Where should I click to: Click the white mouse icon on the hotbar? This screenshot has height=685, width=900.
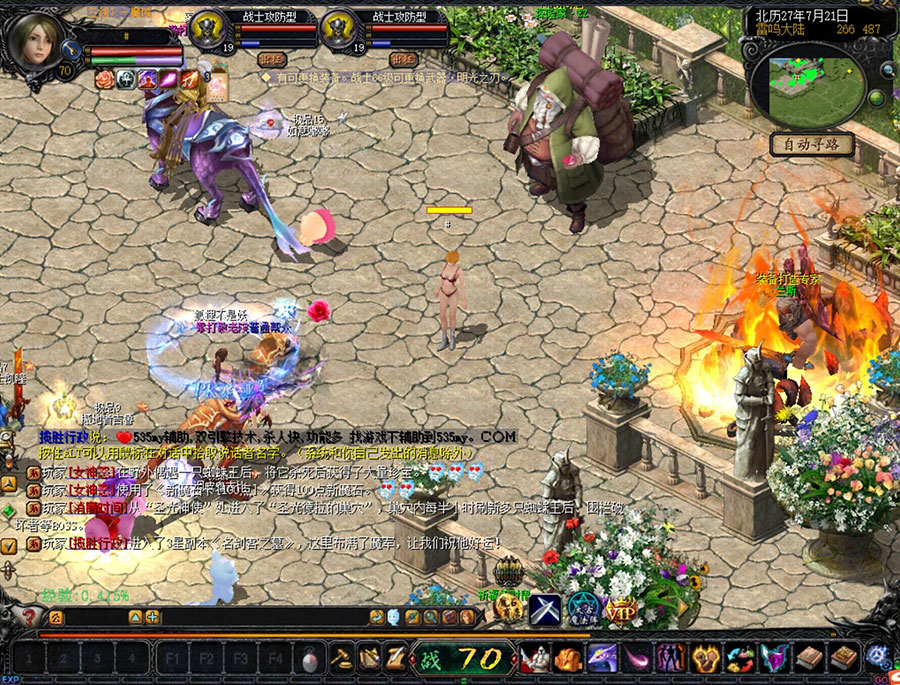(311, 659)
